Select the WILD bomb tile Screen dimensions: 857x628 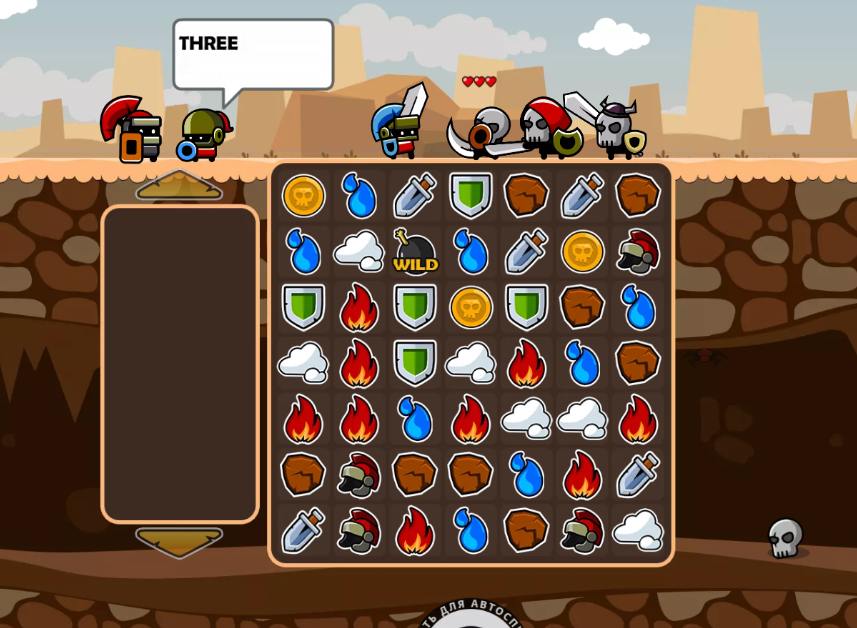click(x=415, y=252)
